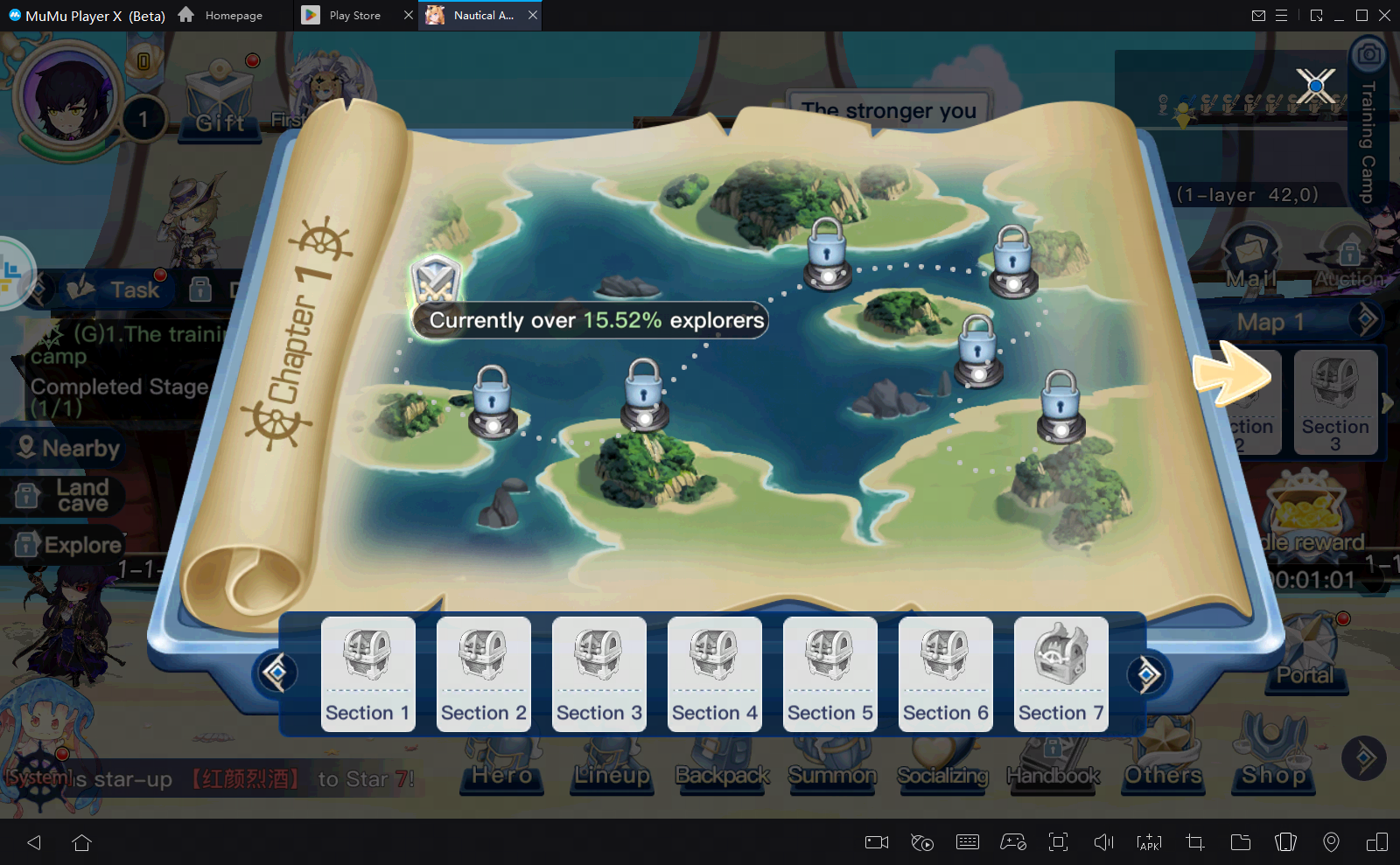The height and width of the screenshot is (865, 1400).
Task: Open the Nearby button
Action: (x=65, y=448)
